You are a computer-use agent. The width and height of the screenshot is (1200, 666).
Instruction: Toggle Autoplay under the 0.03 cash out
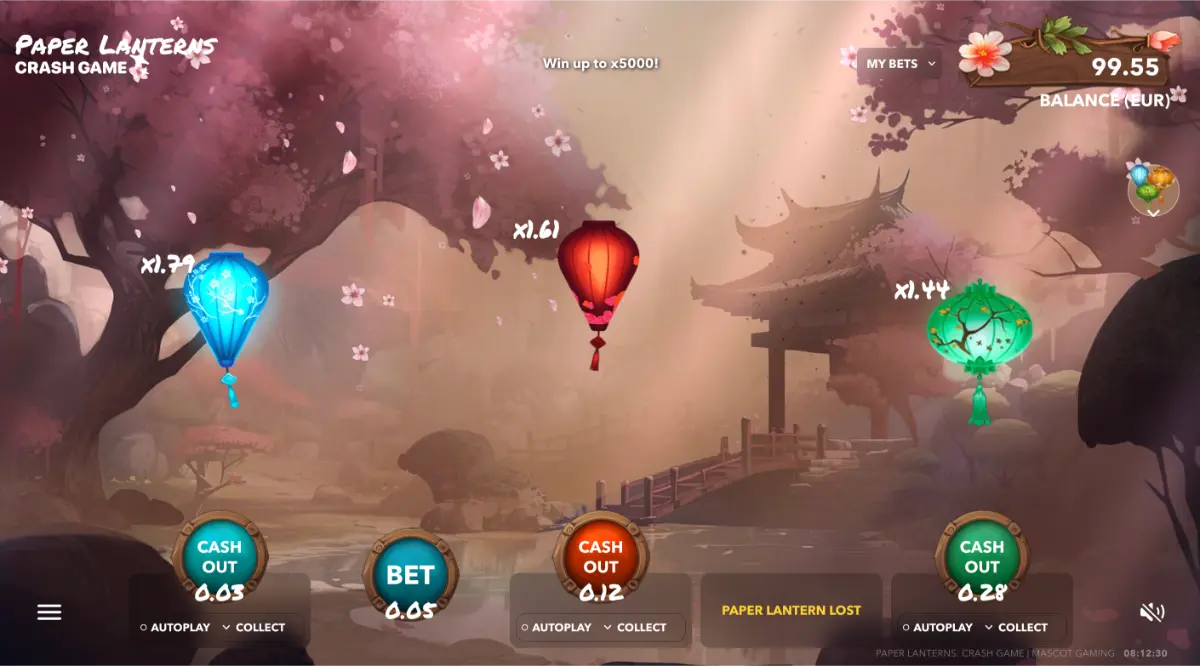(176, 628)
